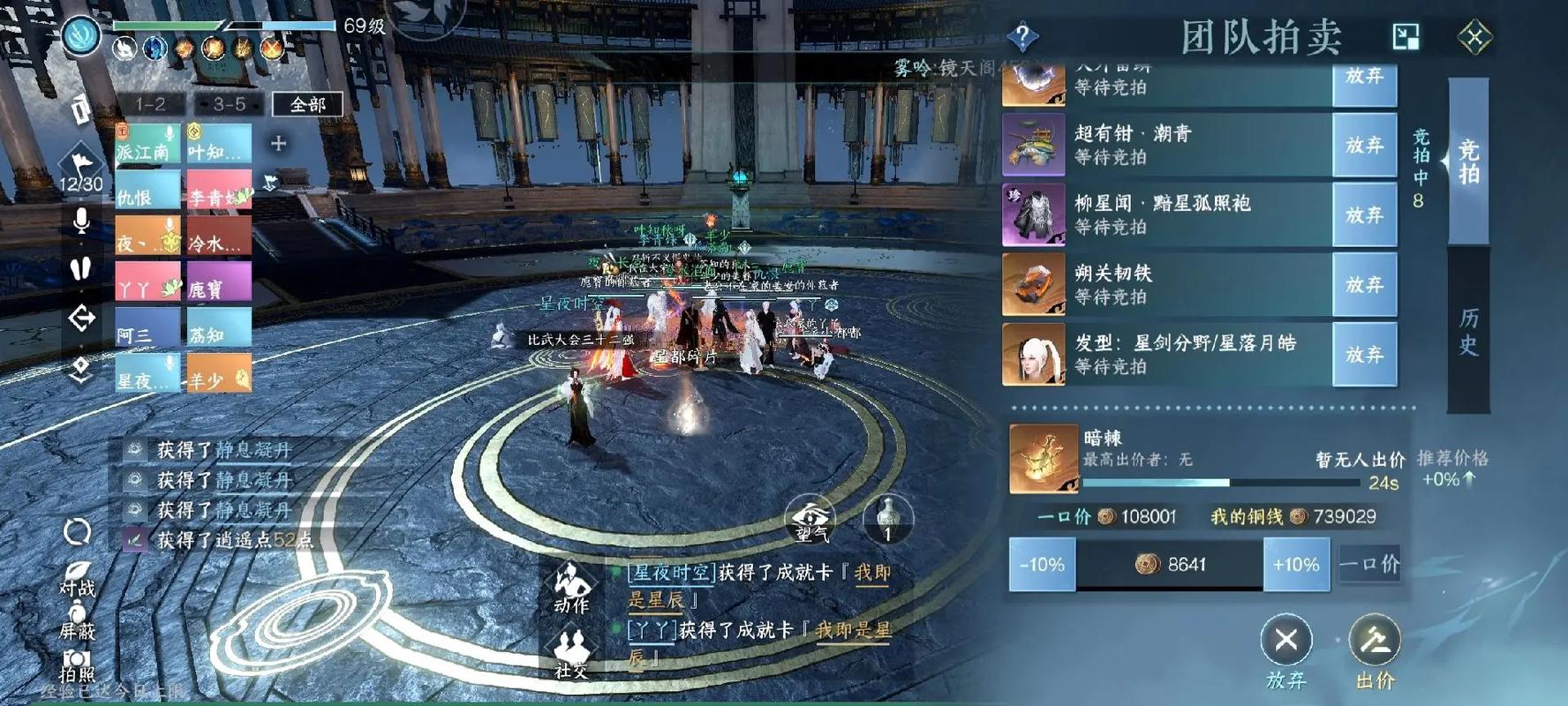Click 放弃 on the 柳星闻·黯星孤照袍 item
This screenshot has height=706, width=1568.
click(1365, 215)
